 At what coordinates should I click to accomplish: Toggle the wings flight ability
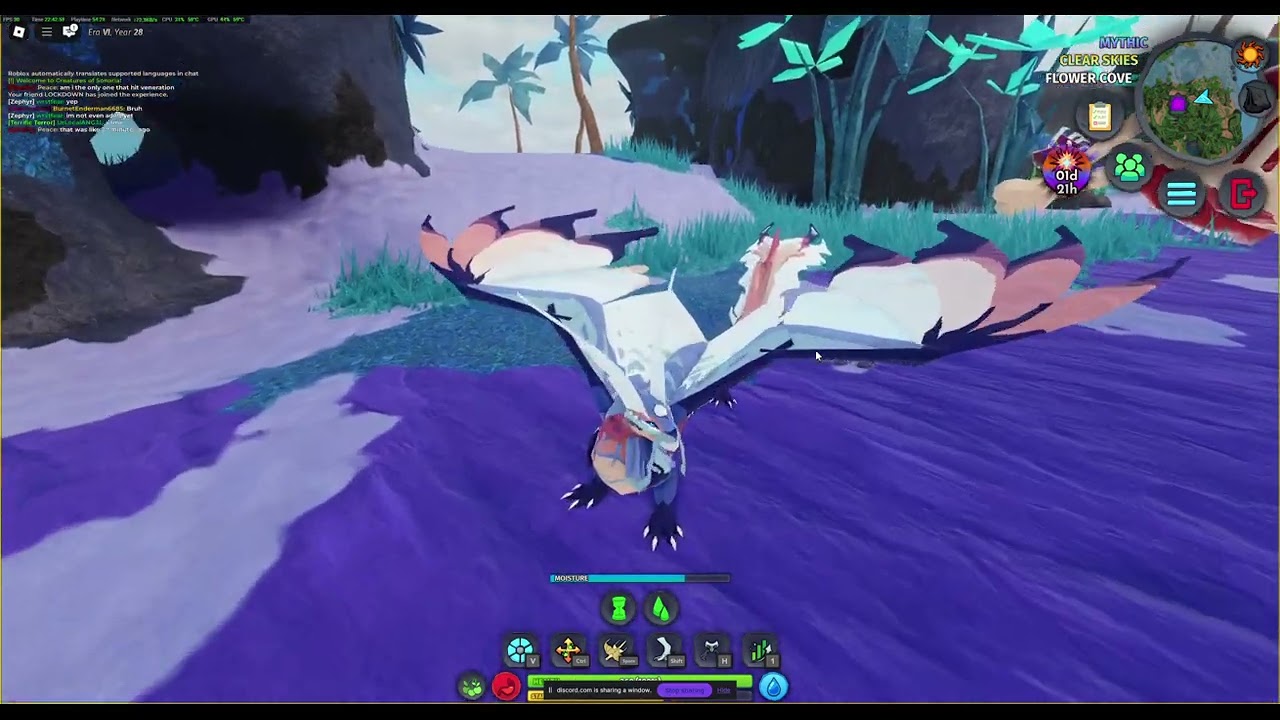point(616,651)
